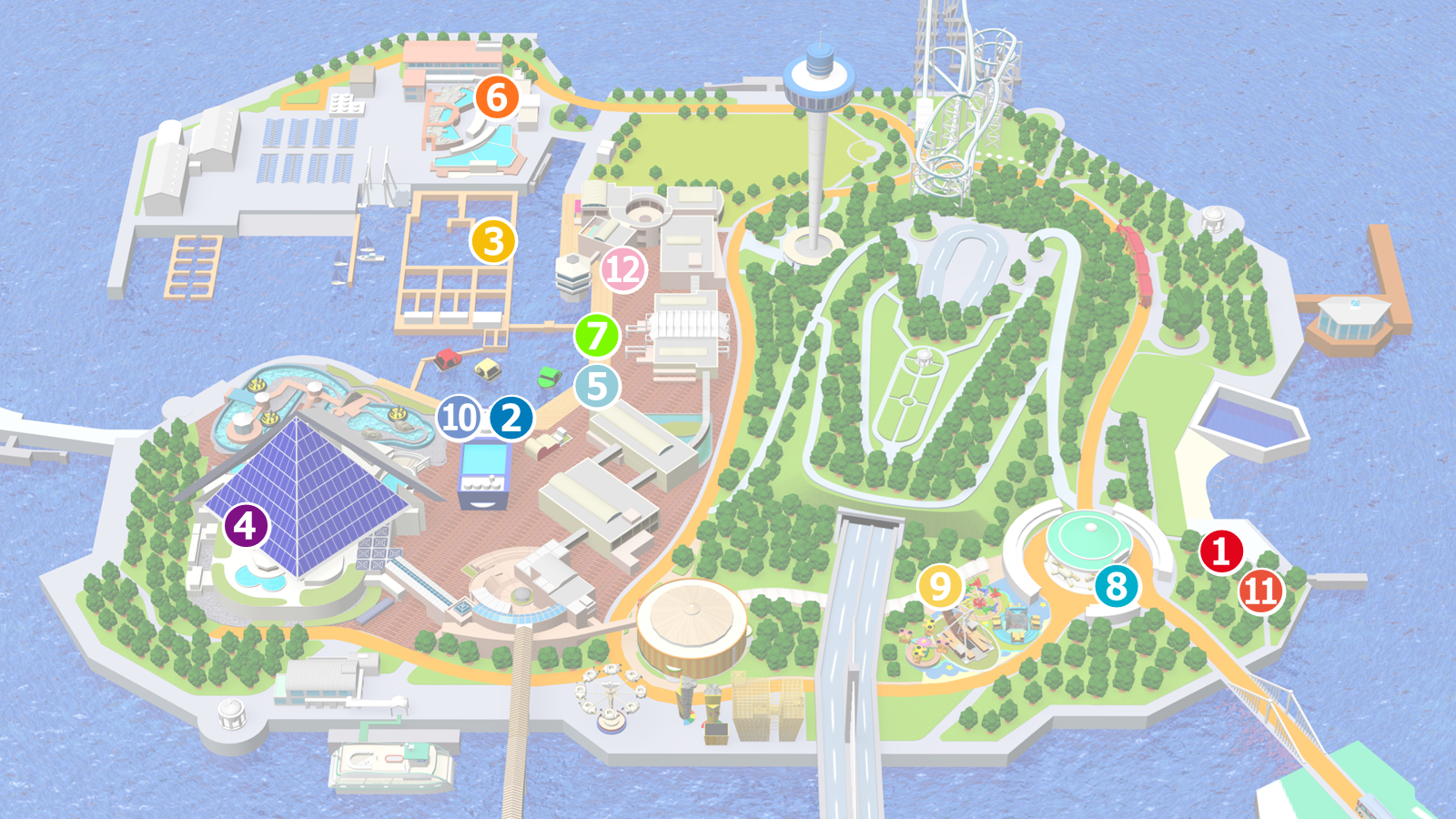This screenshot has width=1456, height=819.
Task: Open the purple number 4 pyramid marker
Action: tap(246, 525)
